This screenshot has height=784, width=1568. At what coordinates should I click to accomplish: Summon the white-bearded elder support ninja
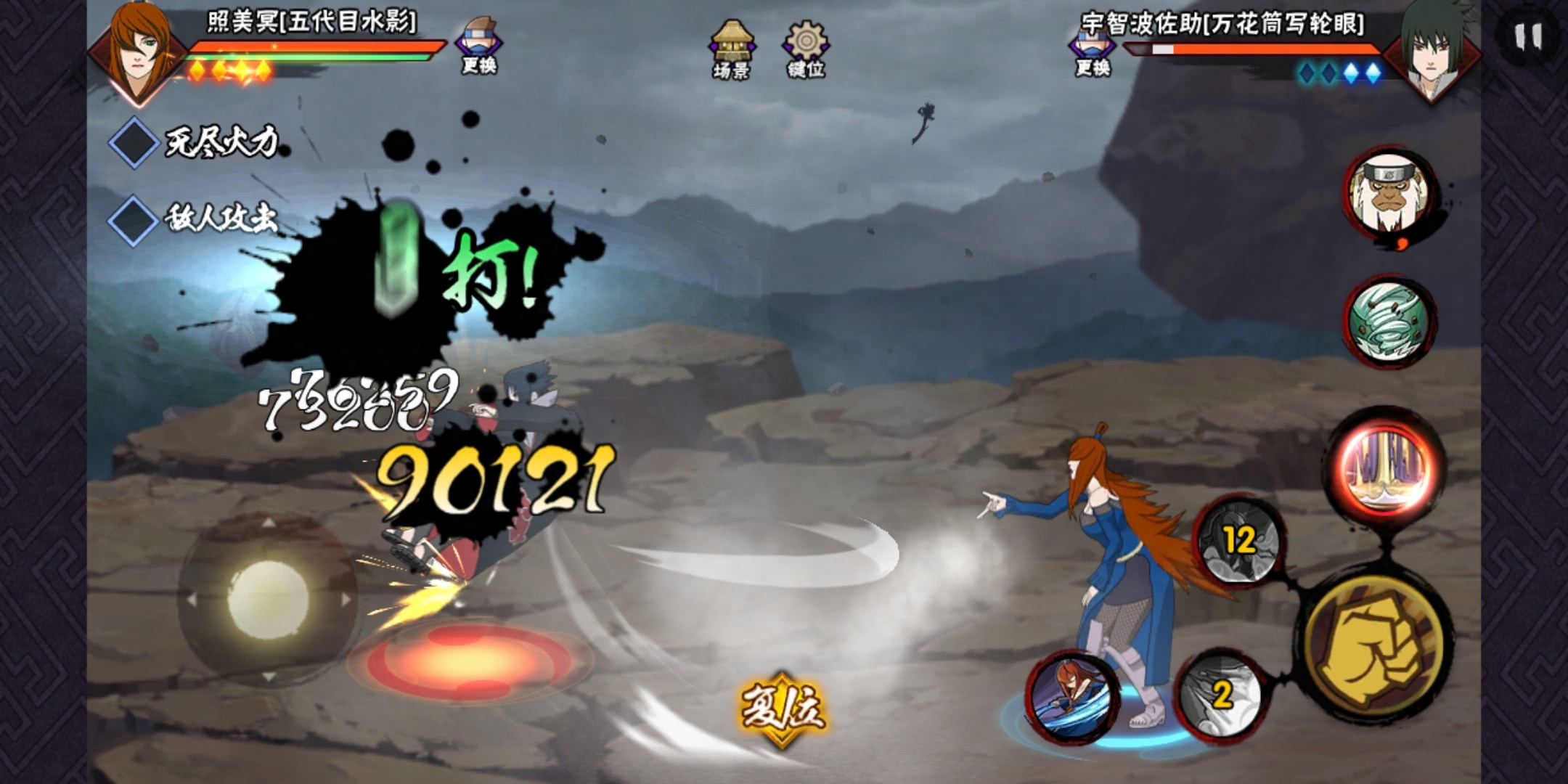(1388, 195)
